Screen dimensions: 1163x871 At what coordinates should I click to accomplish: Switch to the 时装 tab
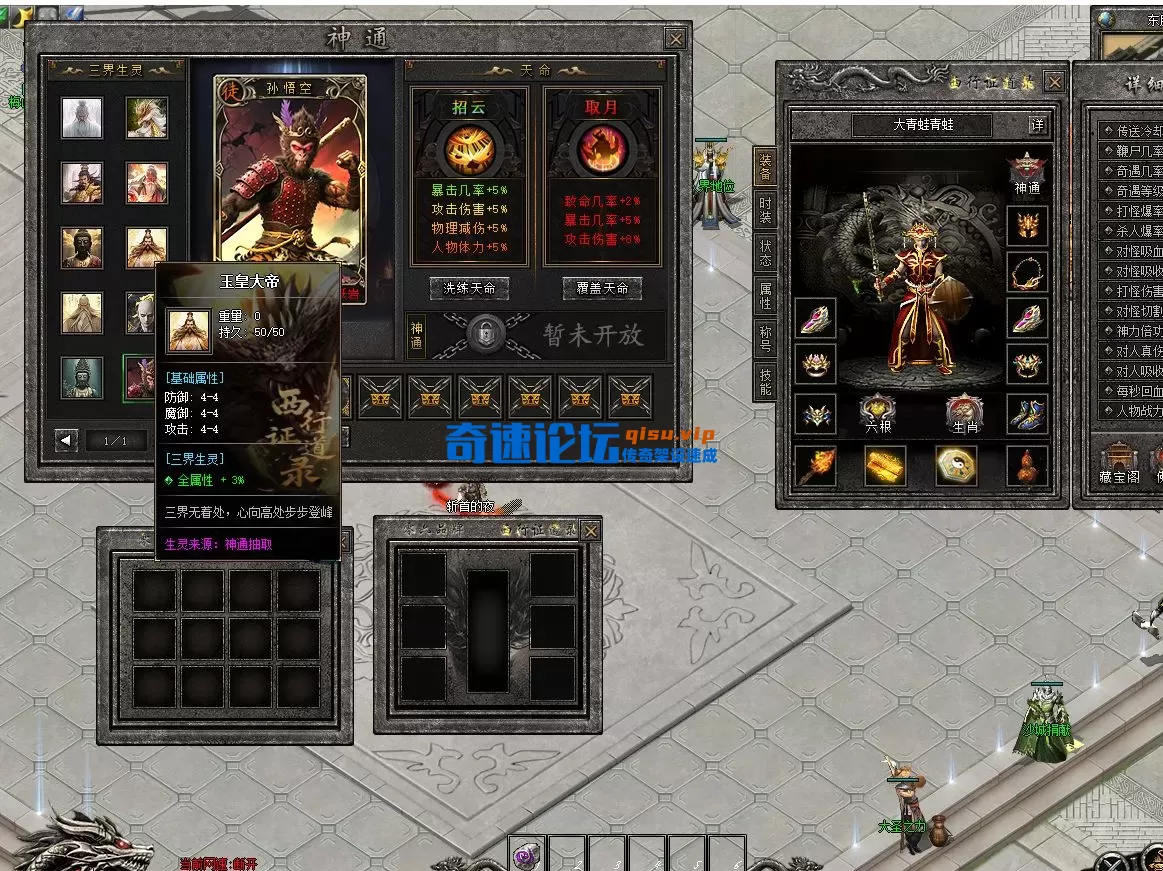tap(765, 209)
